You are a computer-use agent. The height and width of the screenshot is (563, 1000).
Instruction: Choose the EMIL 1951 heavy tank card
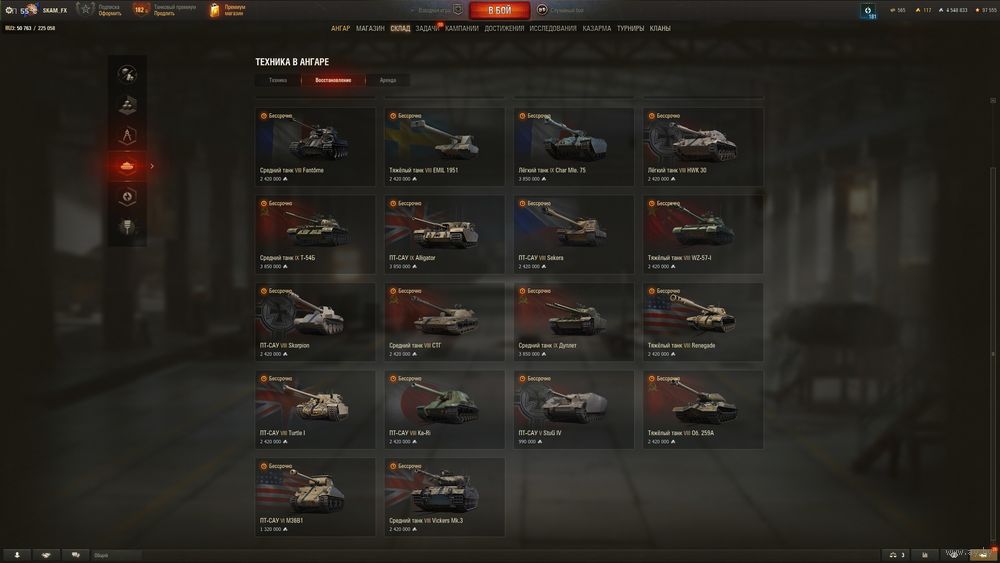444,146
